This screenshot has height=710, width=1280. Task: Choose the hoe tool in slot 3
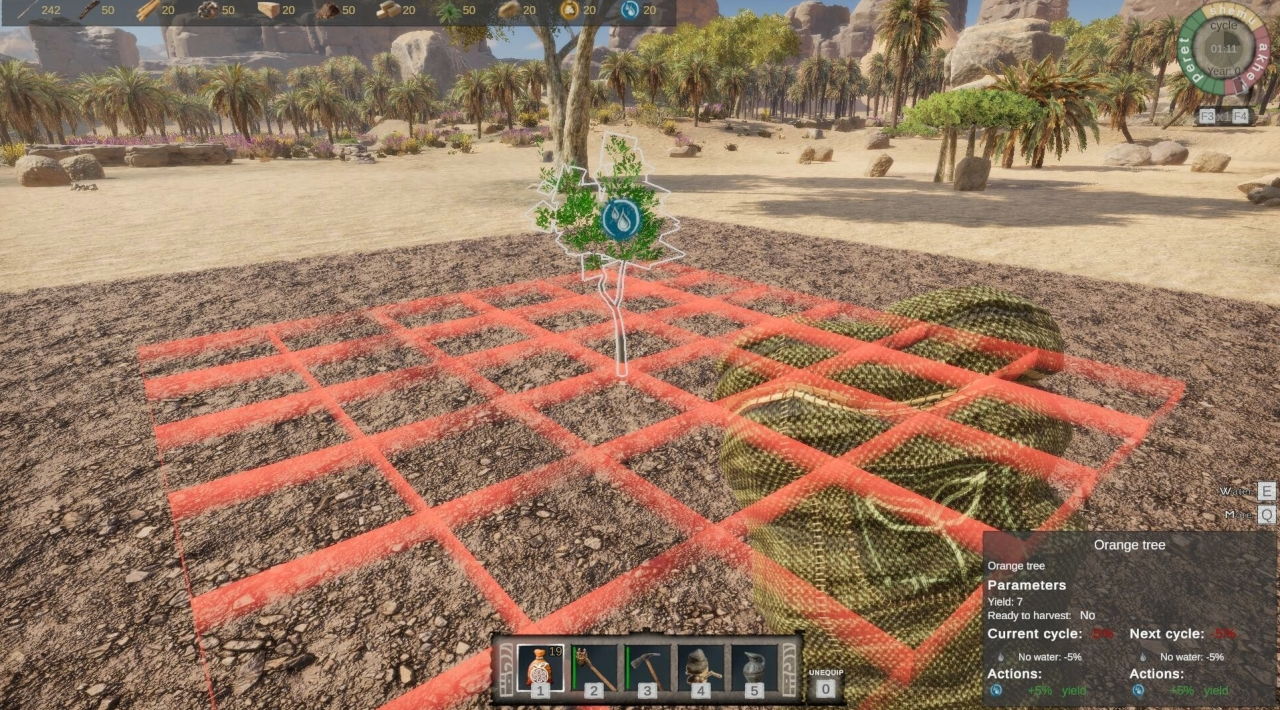647,668
